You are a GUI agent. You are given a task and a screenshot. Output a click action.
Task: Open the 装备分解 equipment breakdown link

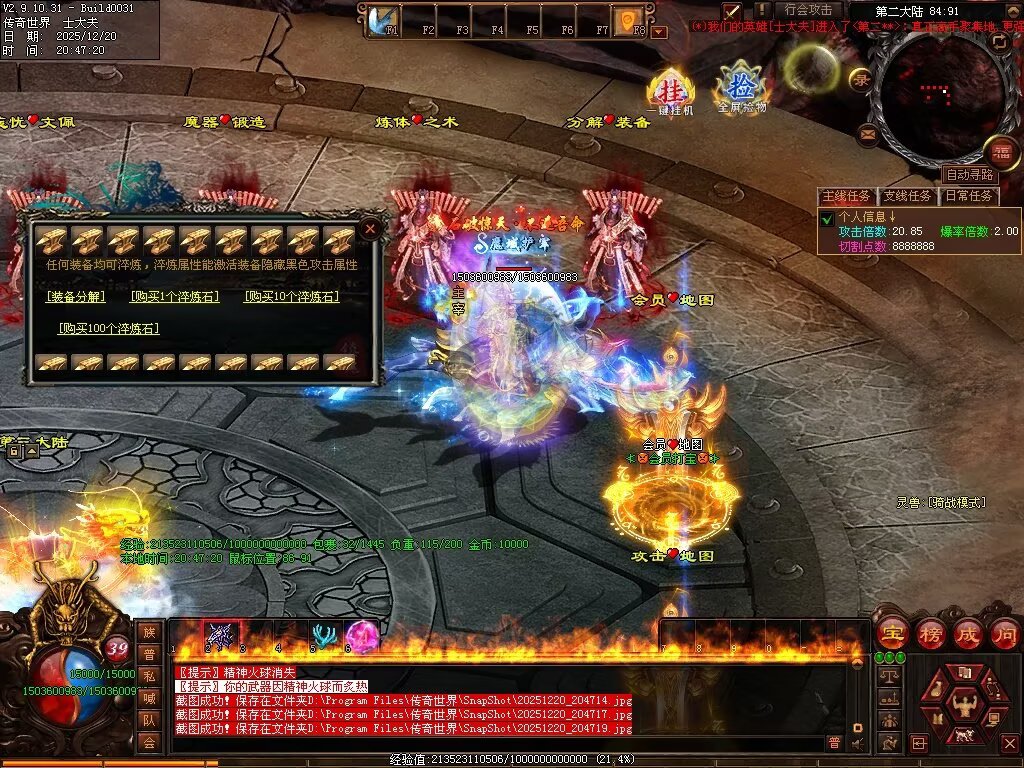74,297
